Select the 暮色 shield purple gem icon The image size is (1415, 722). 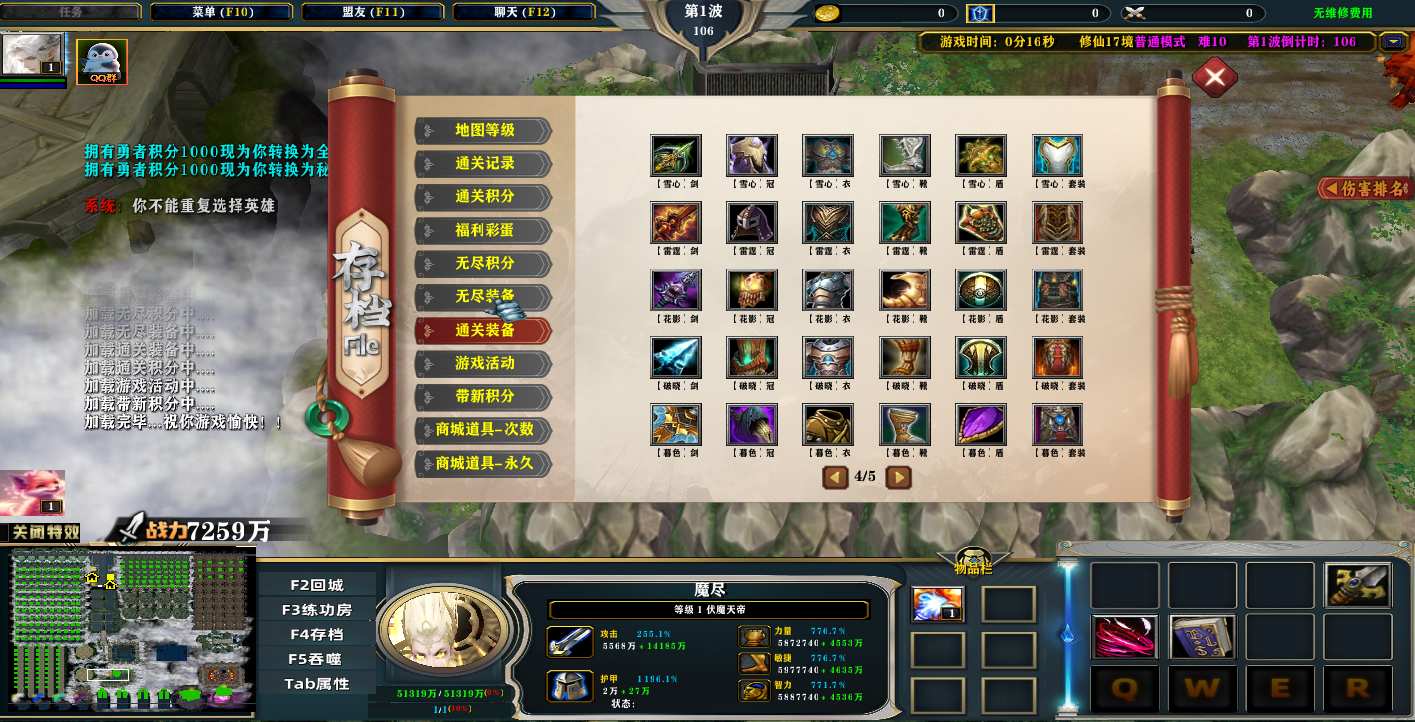(981, 425)
